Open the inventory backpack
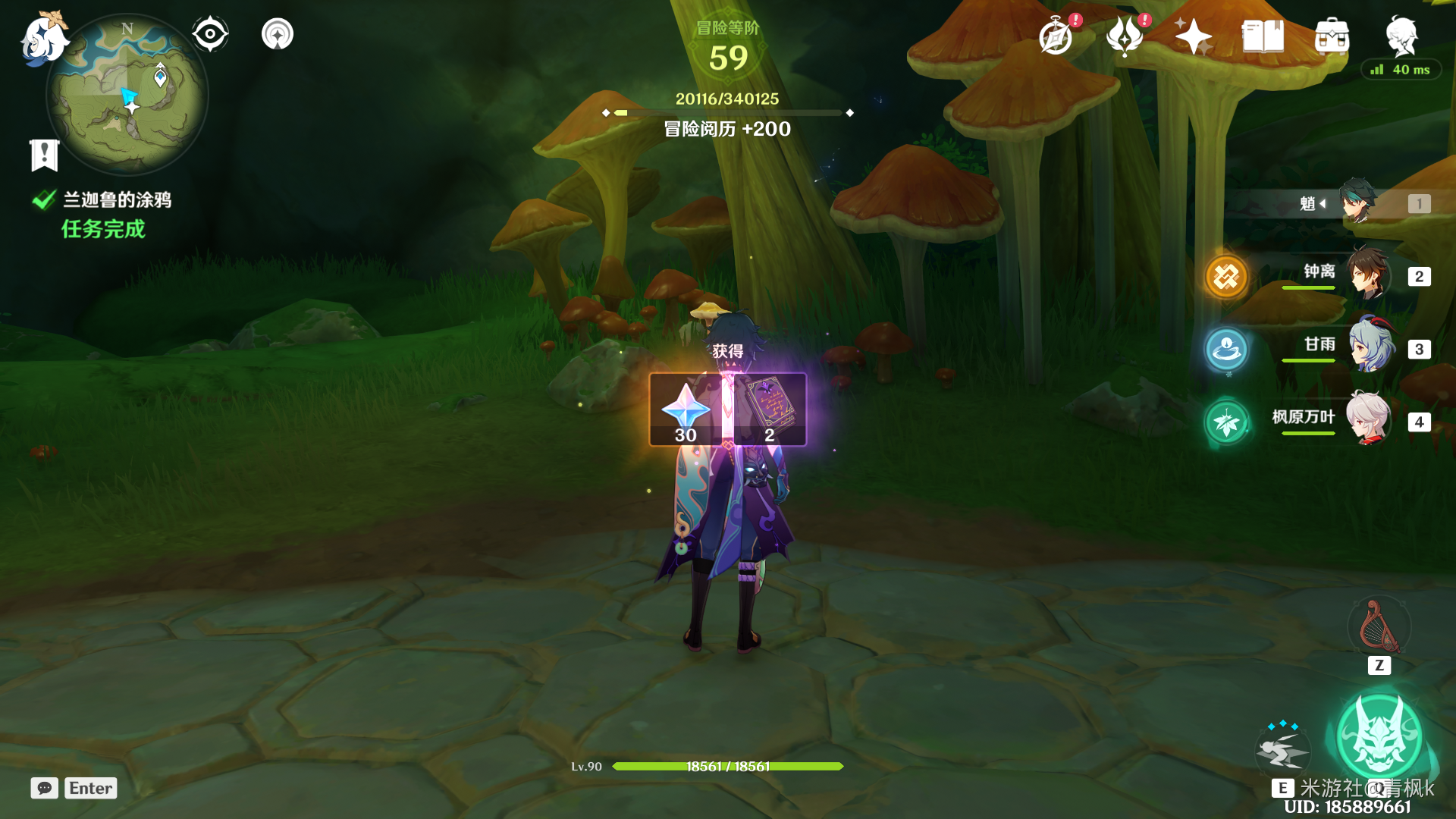 tap(1332, 36)
